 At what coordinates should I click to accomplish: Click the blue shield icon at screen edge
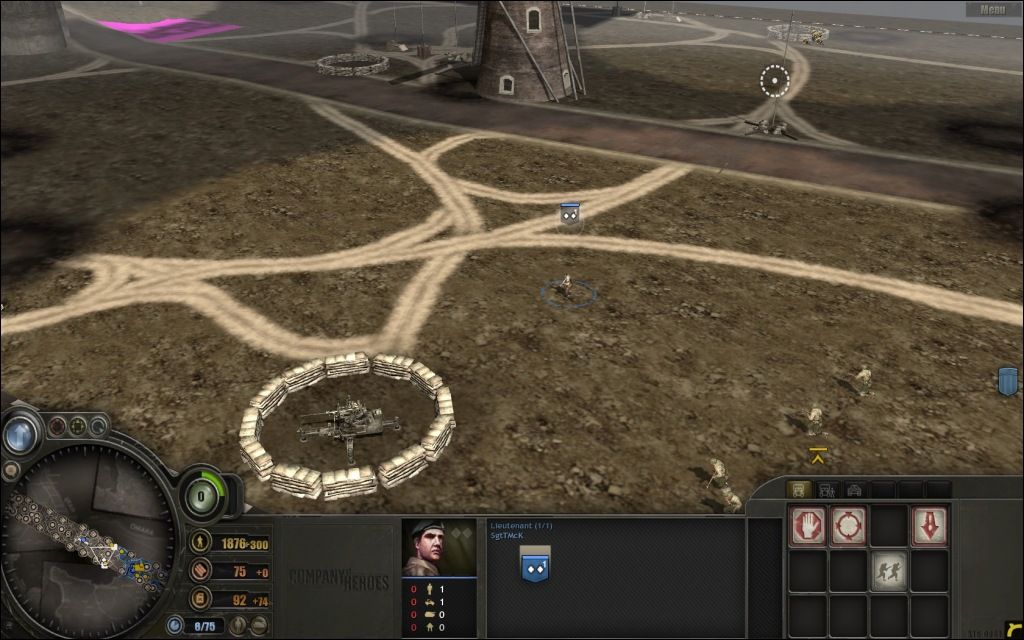pyautogui.click(x=1008, y=381)
